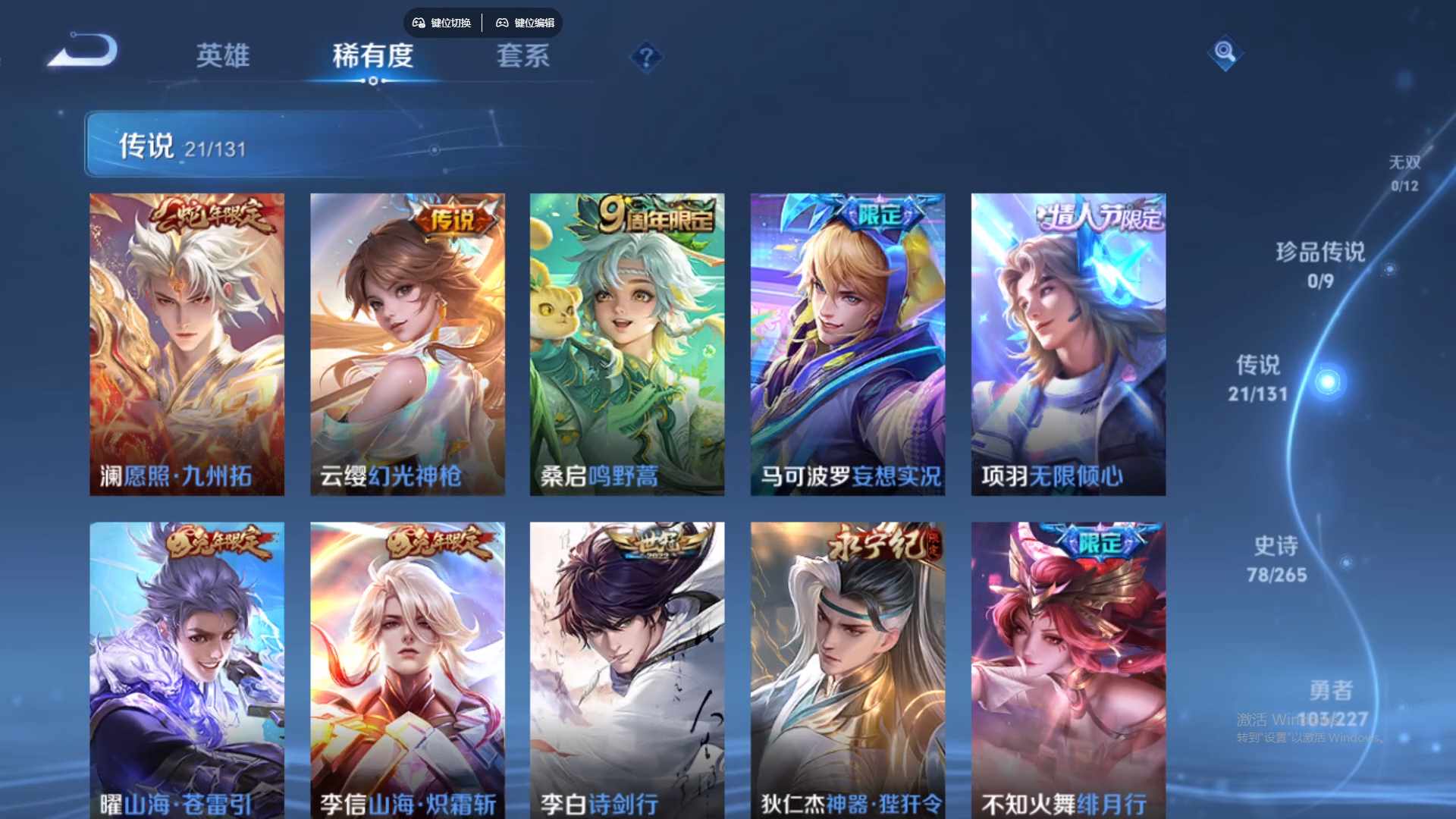Open the 云缨 幻光神枪 skin card
This screenshot has width=1456, height=819.
pos(407,341)
